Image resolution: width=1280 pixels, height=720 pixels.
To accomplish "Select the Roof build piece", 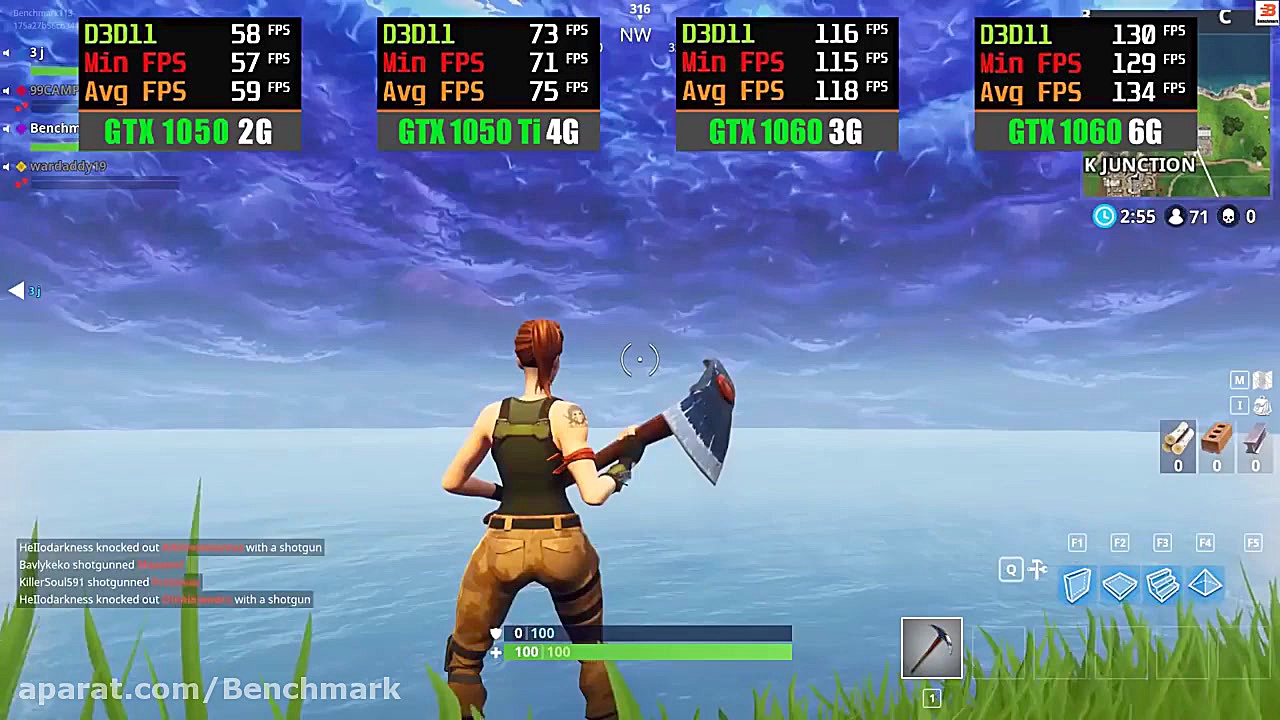I will click(1204, 585).
